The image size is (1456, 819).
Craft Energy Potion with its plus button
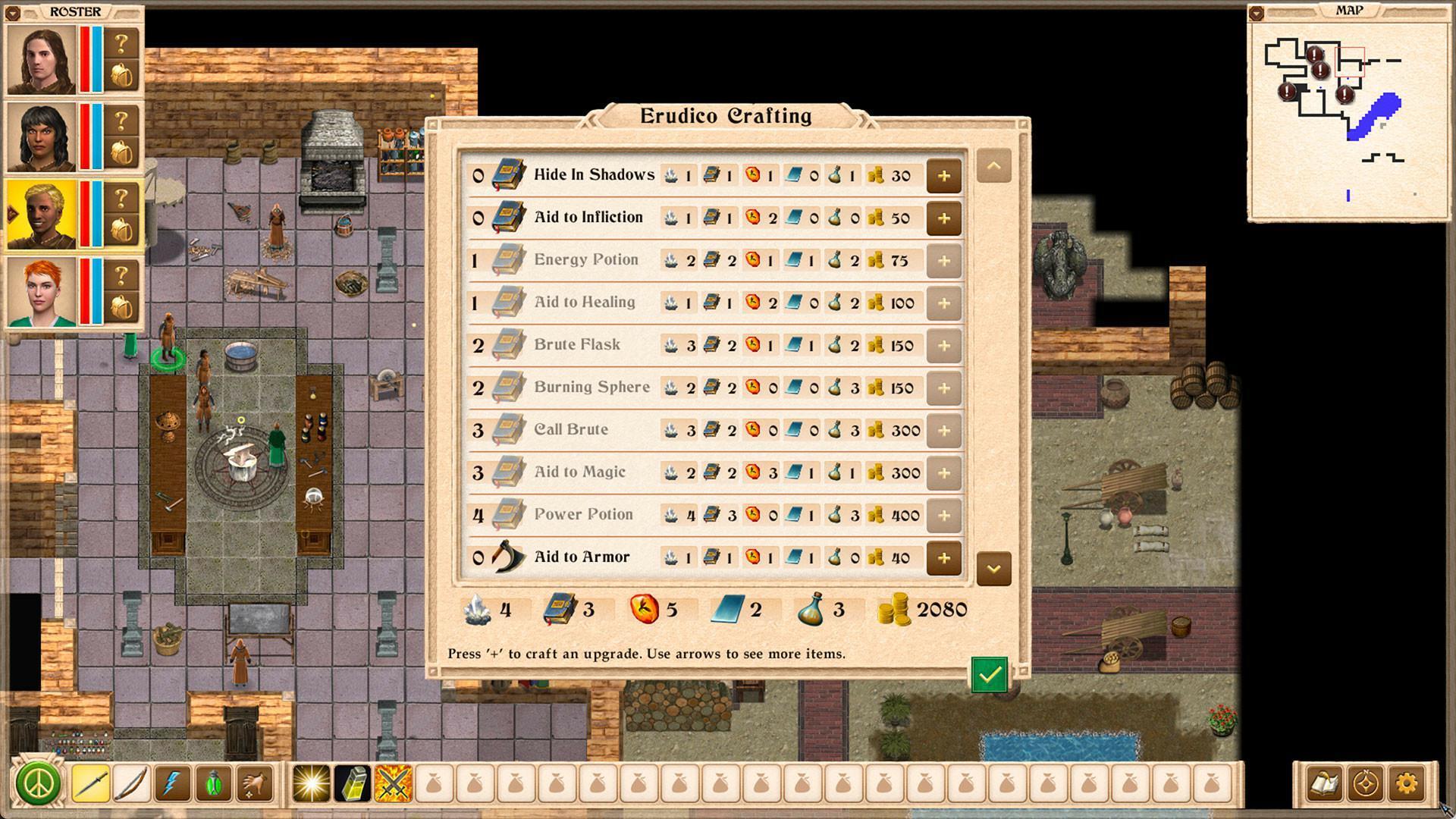click(x=944, y=260)
